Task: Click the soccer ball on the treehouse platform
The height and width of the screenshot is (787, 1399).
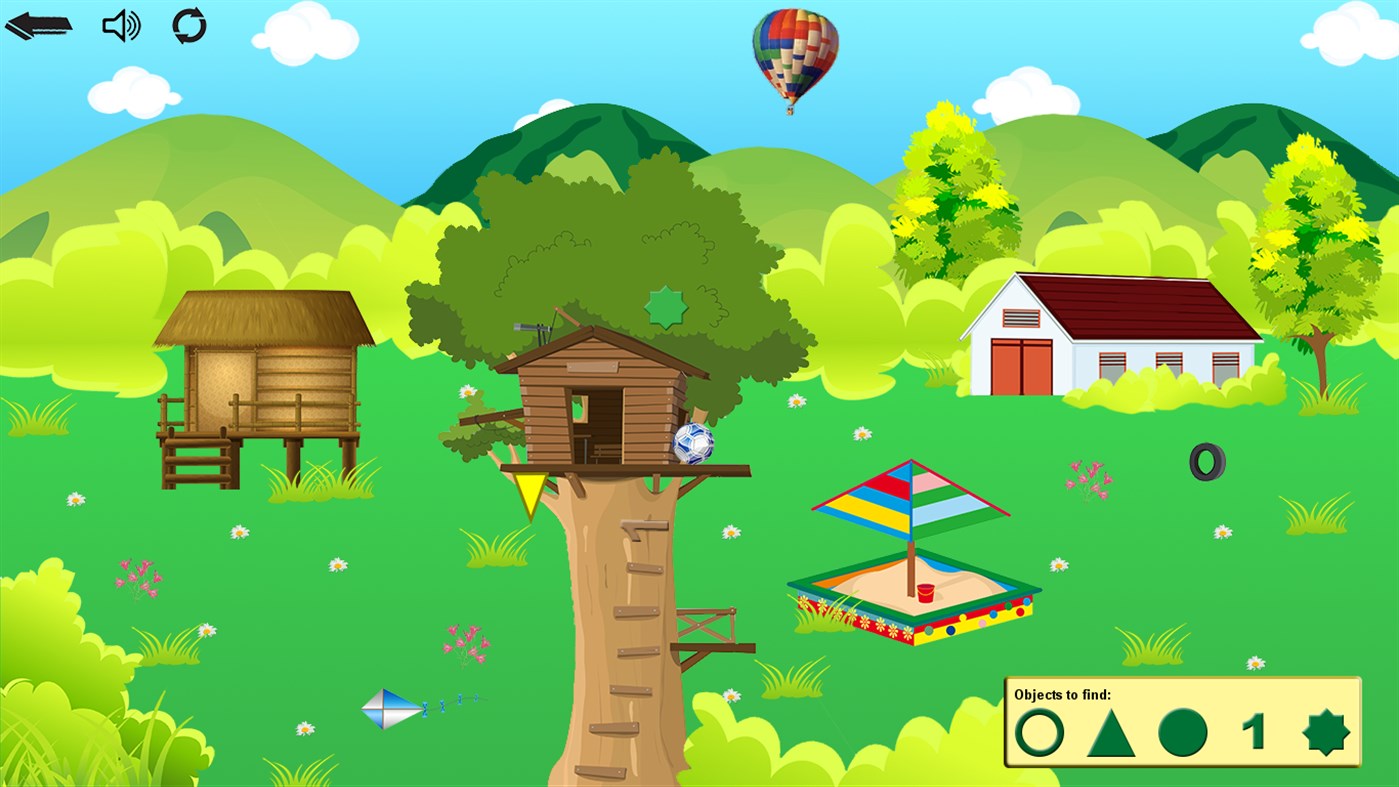Action: pos(695,442)
